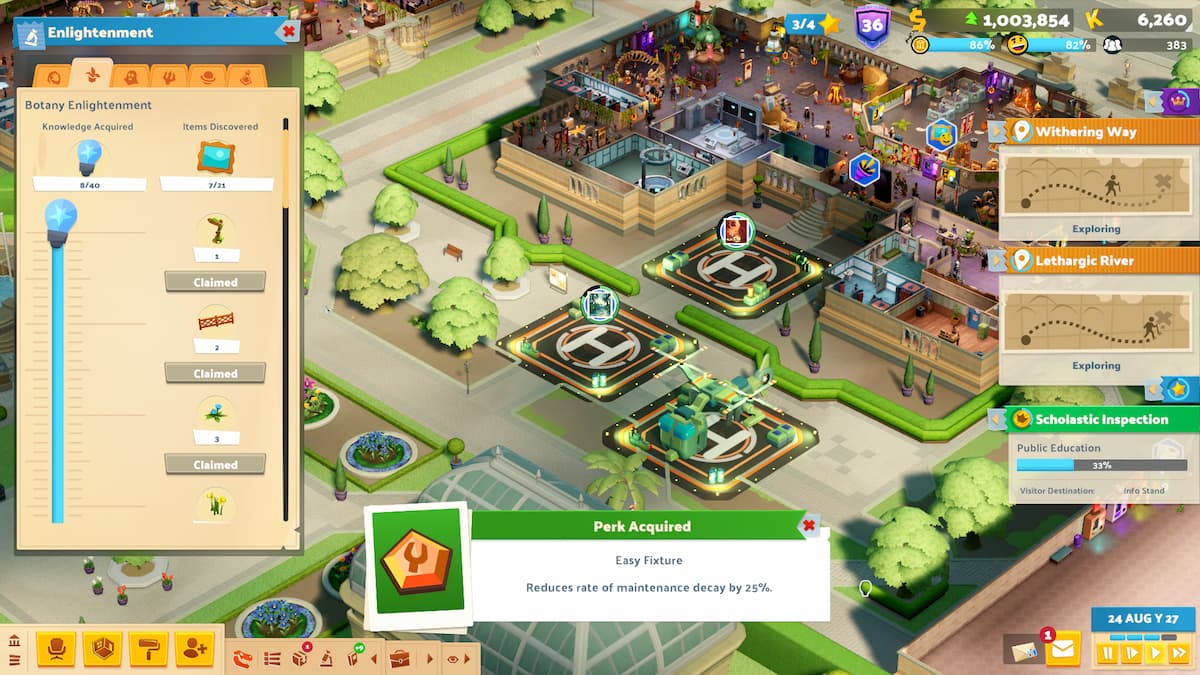This screenshot has width=1200, height=675.
Task: Pause the game
Action: coord(1107,653)
